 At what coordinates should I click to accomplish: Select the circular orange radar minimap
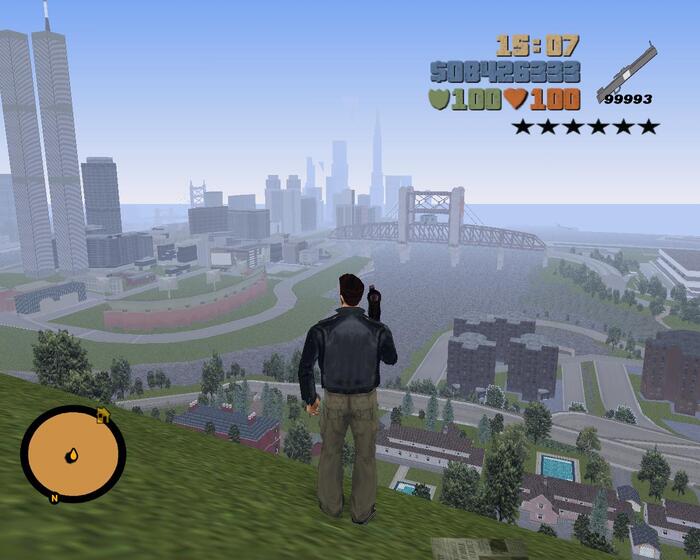pos(72,454)
